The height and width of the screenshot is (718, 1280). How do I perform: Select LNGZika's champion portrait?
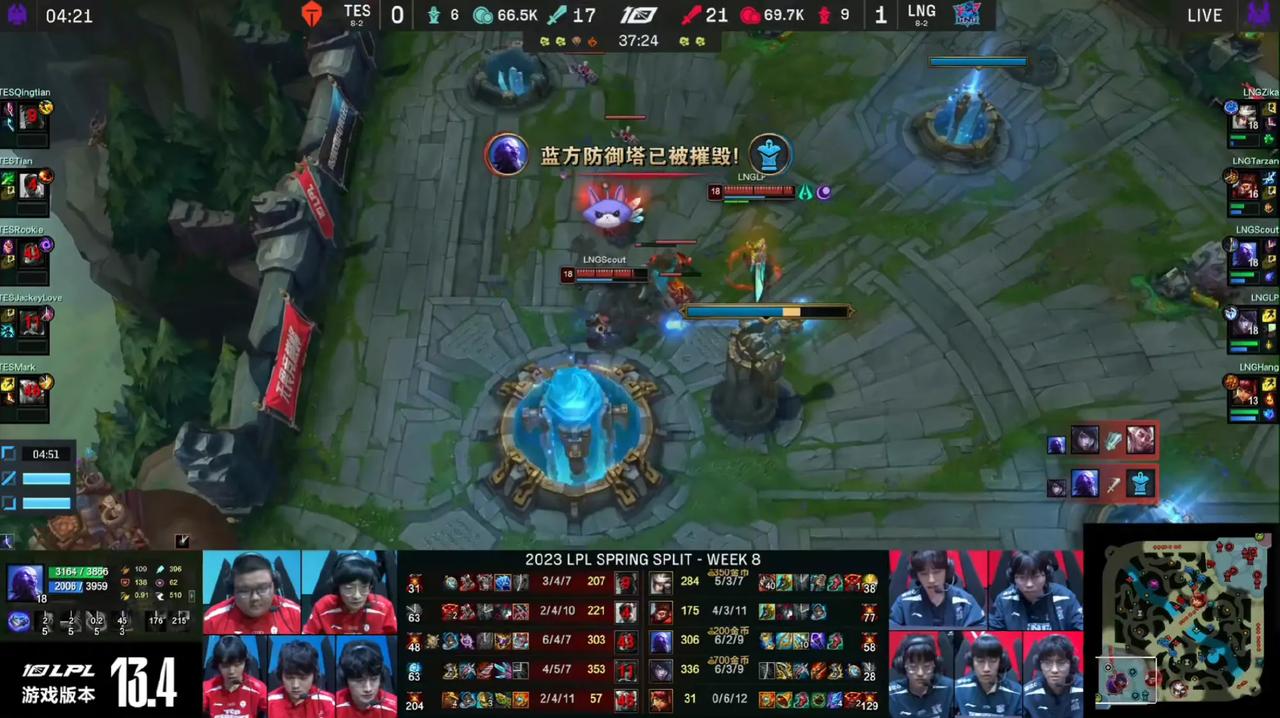[x=1245, y=118]
